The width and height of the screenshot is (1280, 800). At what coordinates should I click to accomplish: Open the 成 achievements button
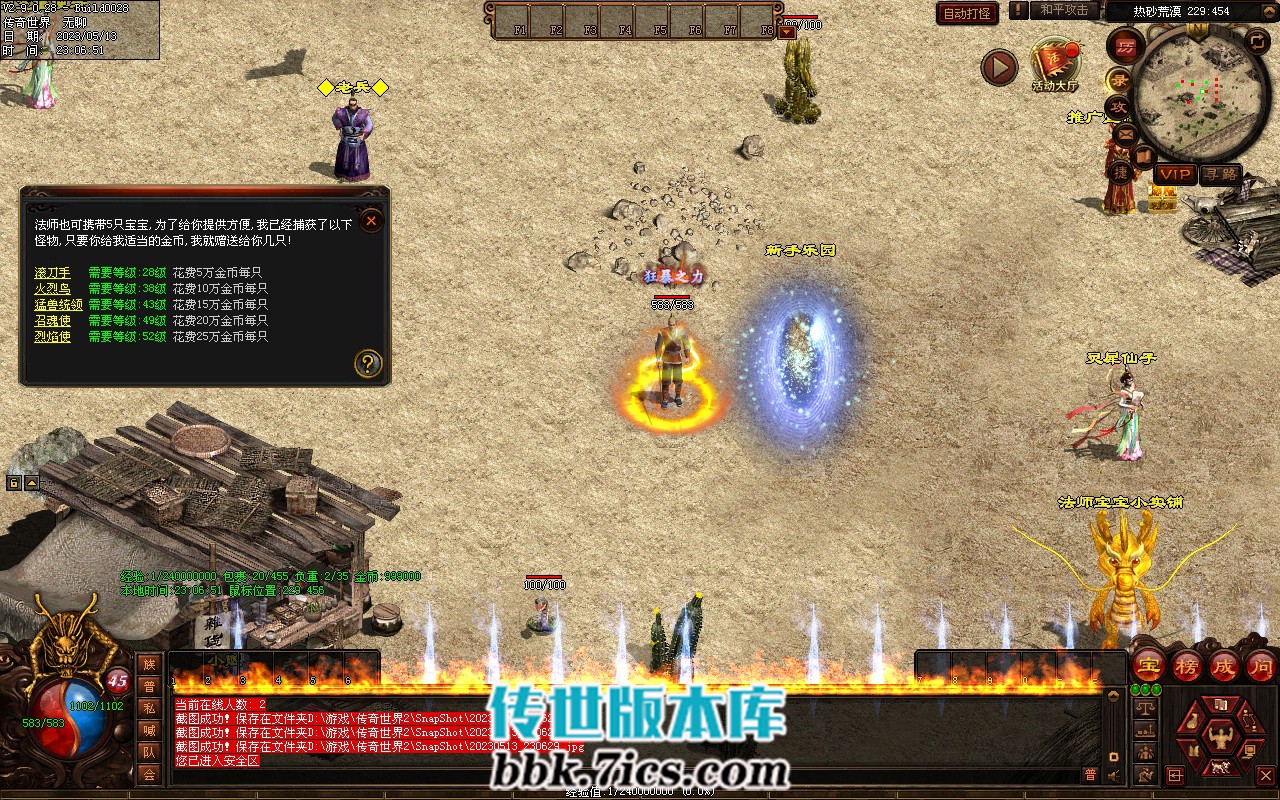pos(1223,664)
